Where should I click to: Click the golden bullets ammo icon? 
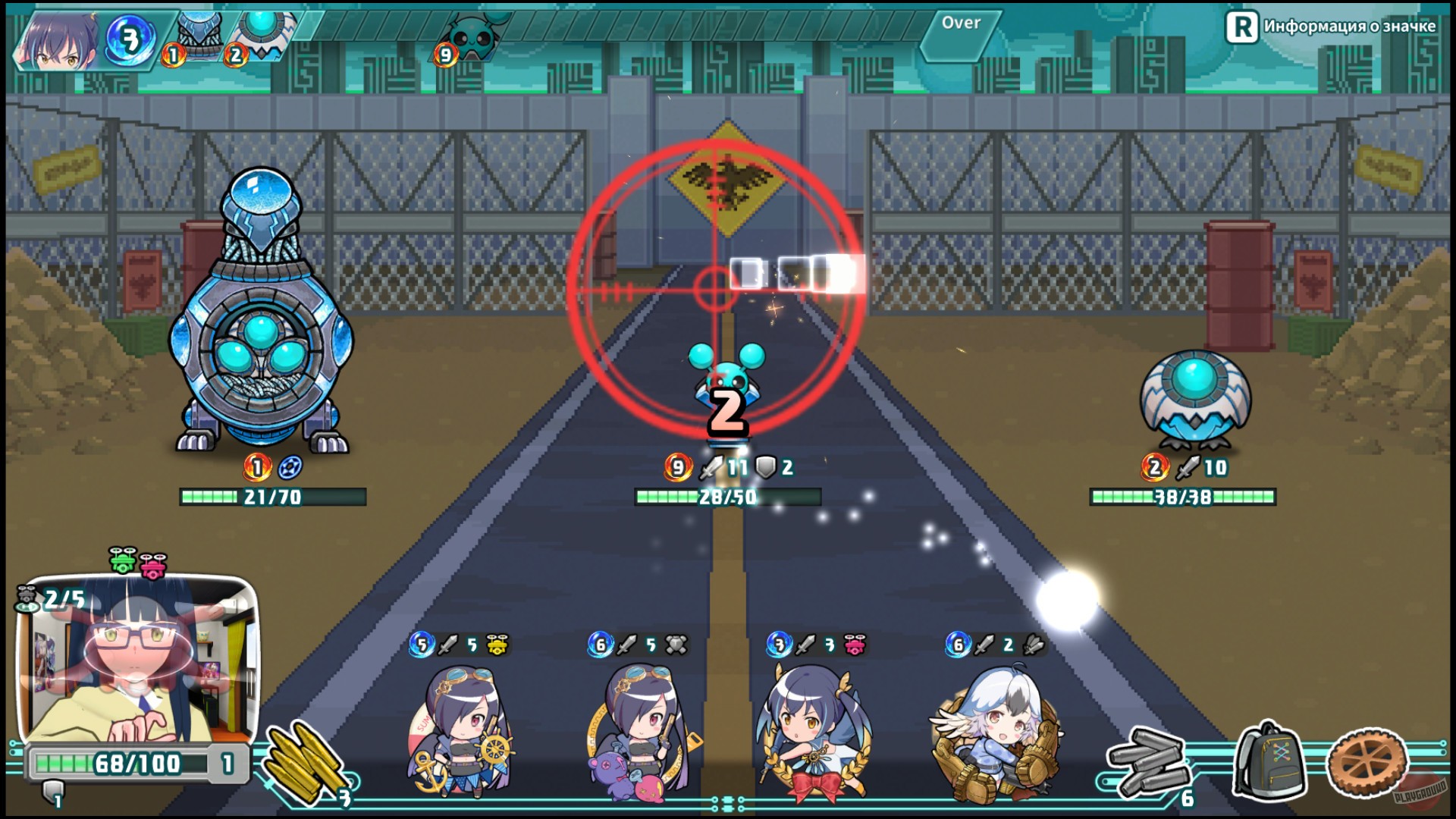tap(303, 762)
